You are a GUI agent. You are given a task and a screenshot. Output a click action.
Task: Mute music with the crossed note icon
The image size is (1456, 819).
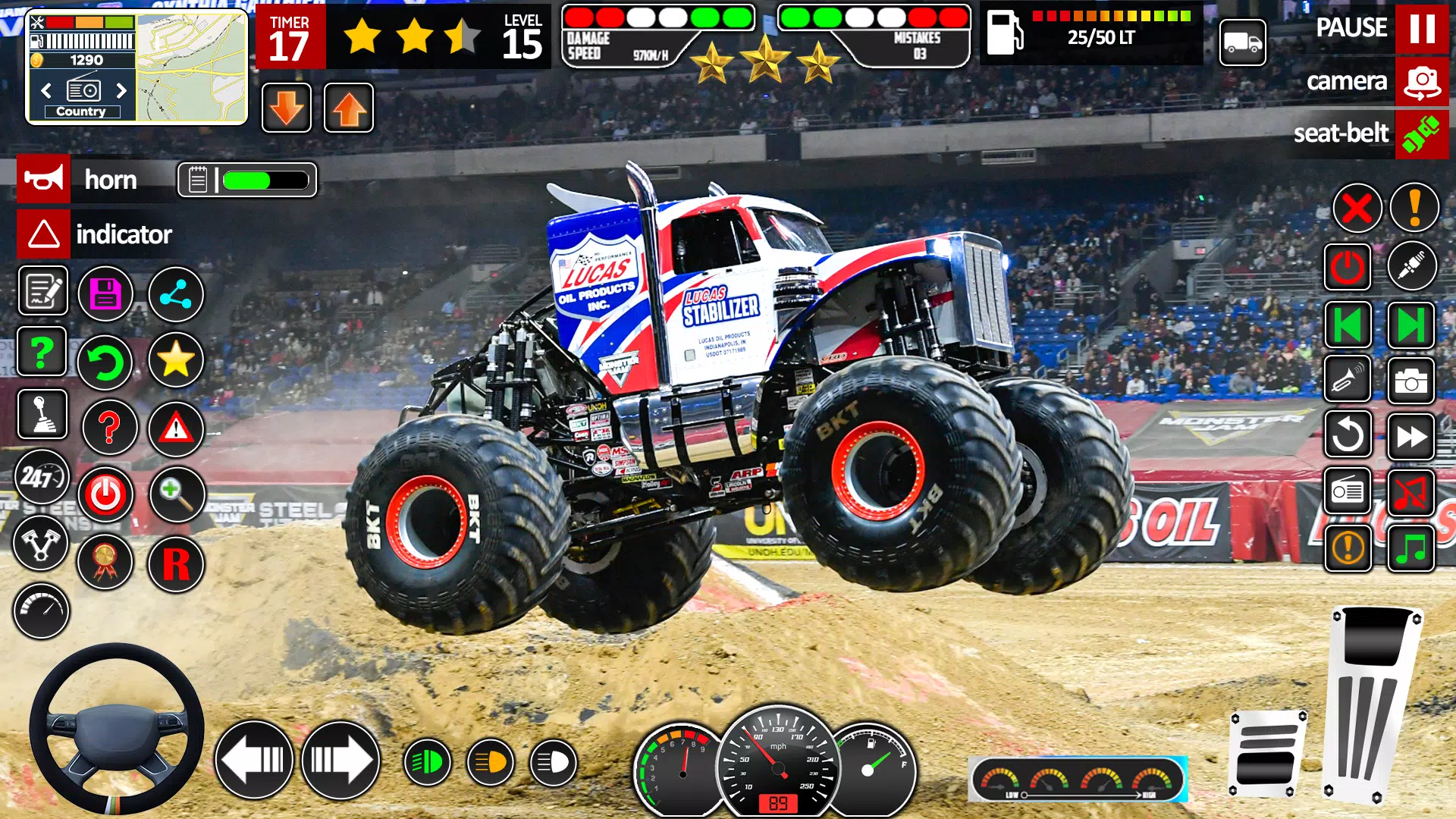[1410, 493]
